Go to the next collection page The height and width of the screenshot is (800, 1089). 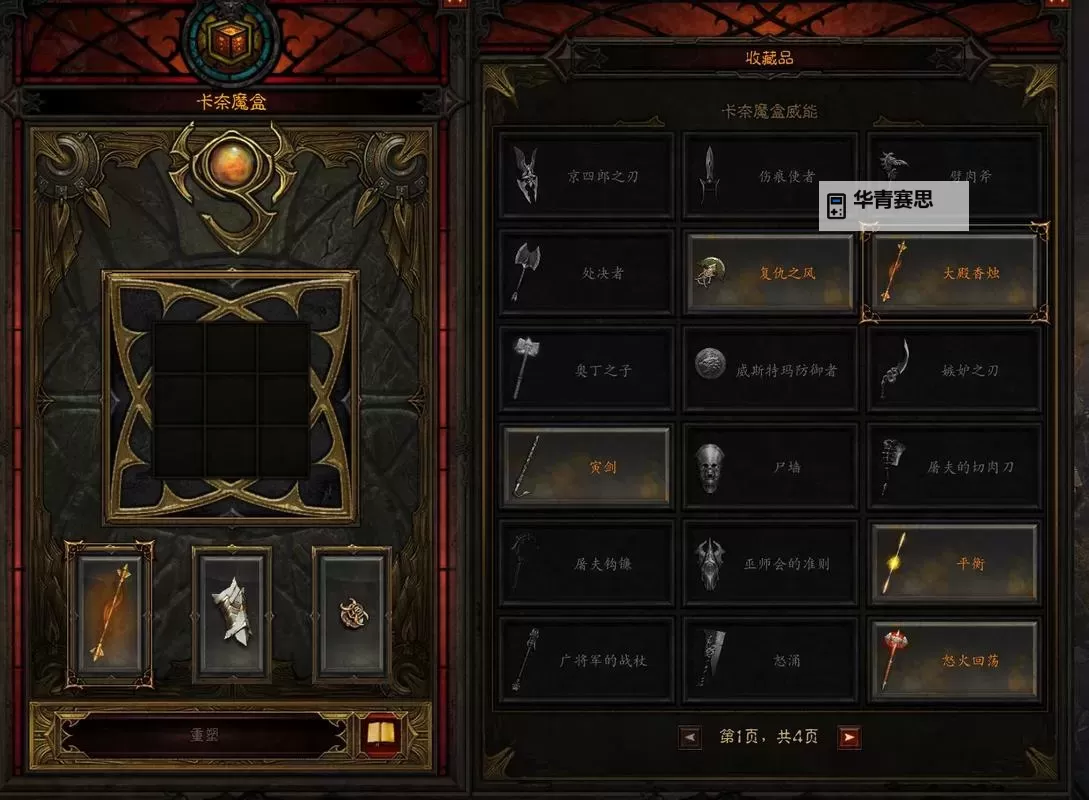(849, 738)
